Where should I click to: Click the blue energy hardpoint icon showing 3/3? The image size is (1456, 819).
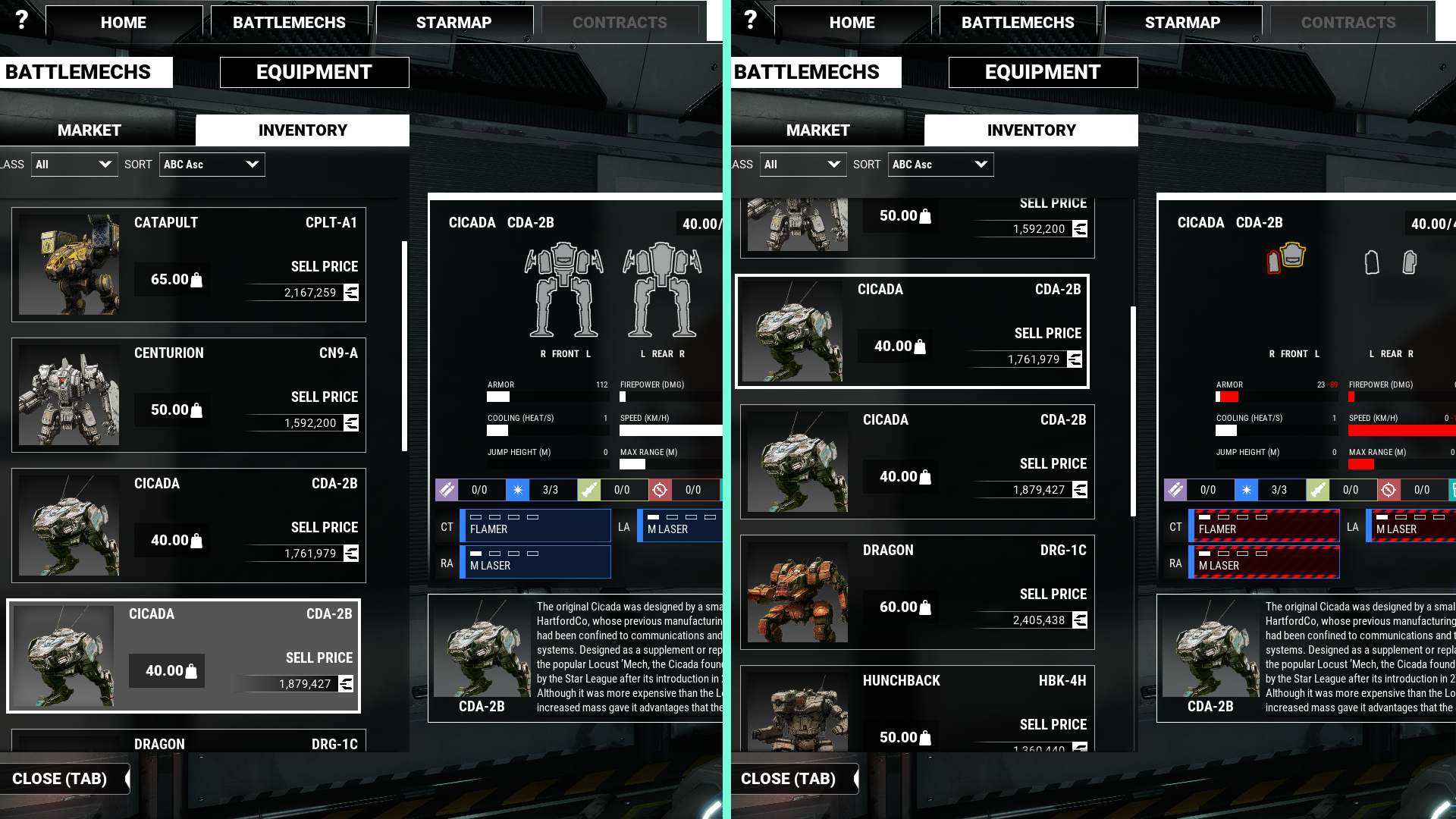tap(517, 490)
